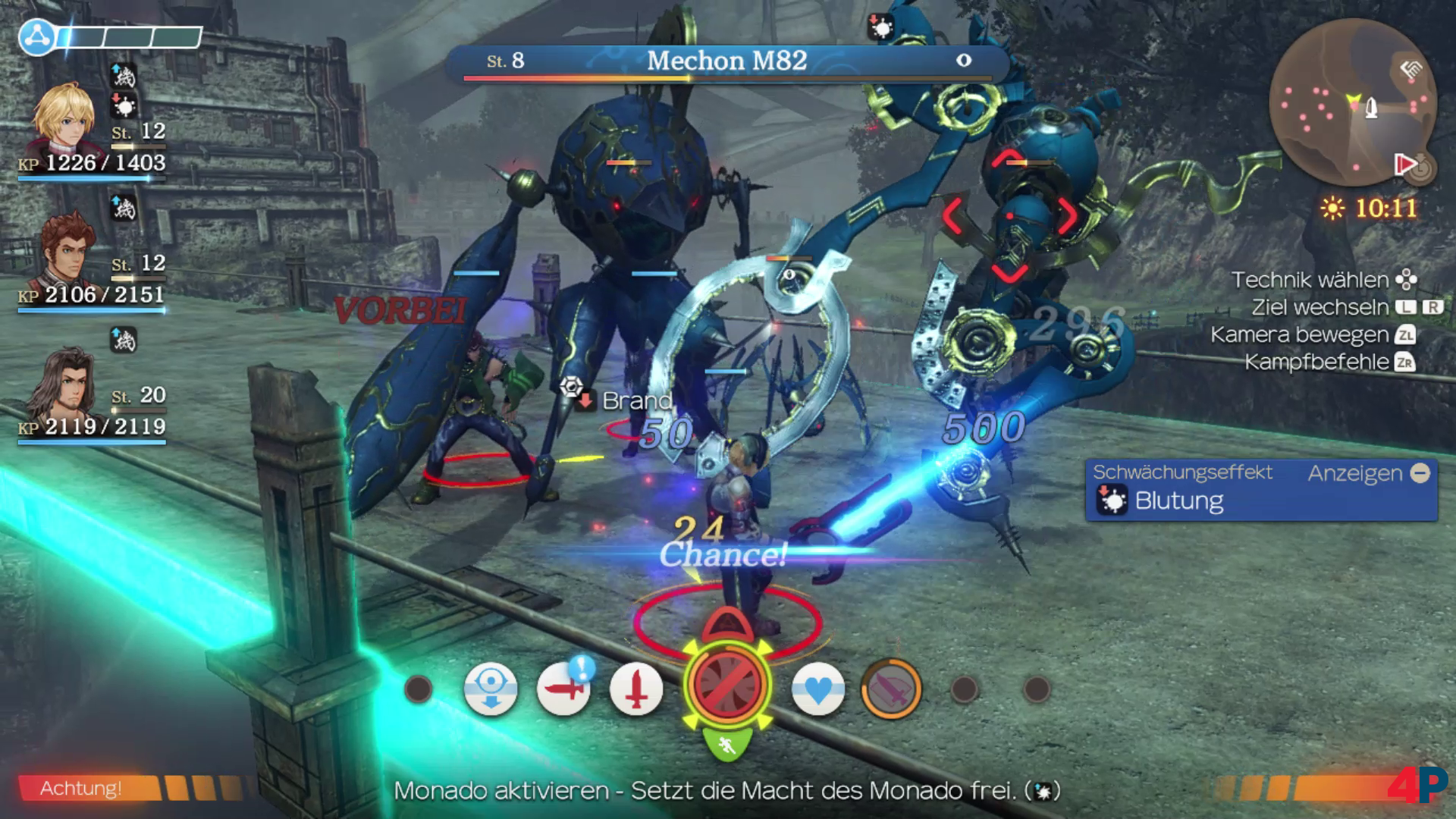Select the purple sword art on cooldown

tap(891, 689)
